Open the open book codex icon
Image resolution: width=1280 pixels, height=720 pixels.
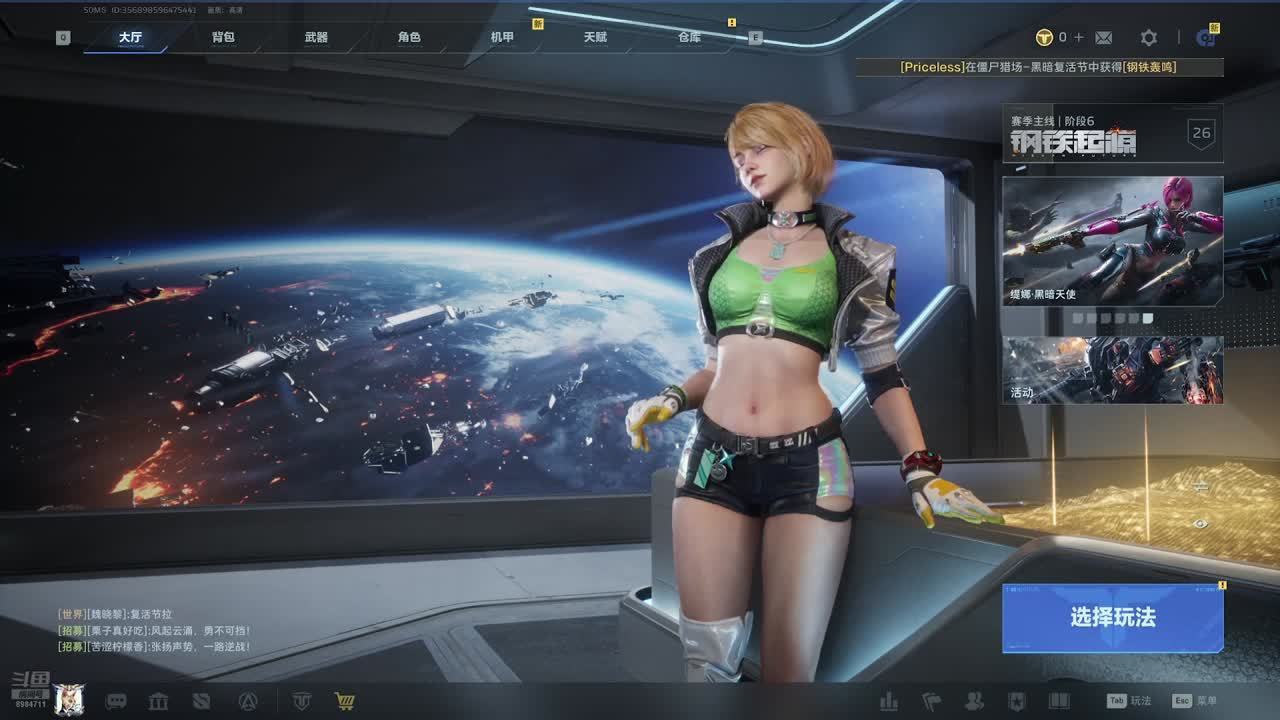[x=1058, y=701]
